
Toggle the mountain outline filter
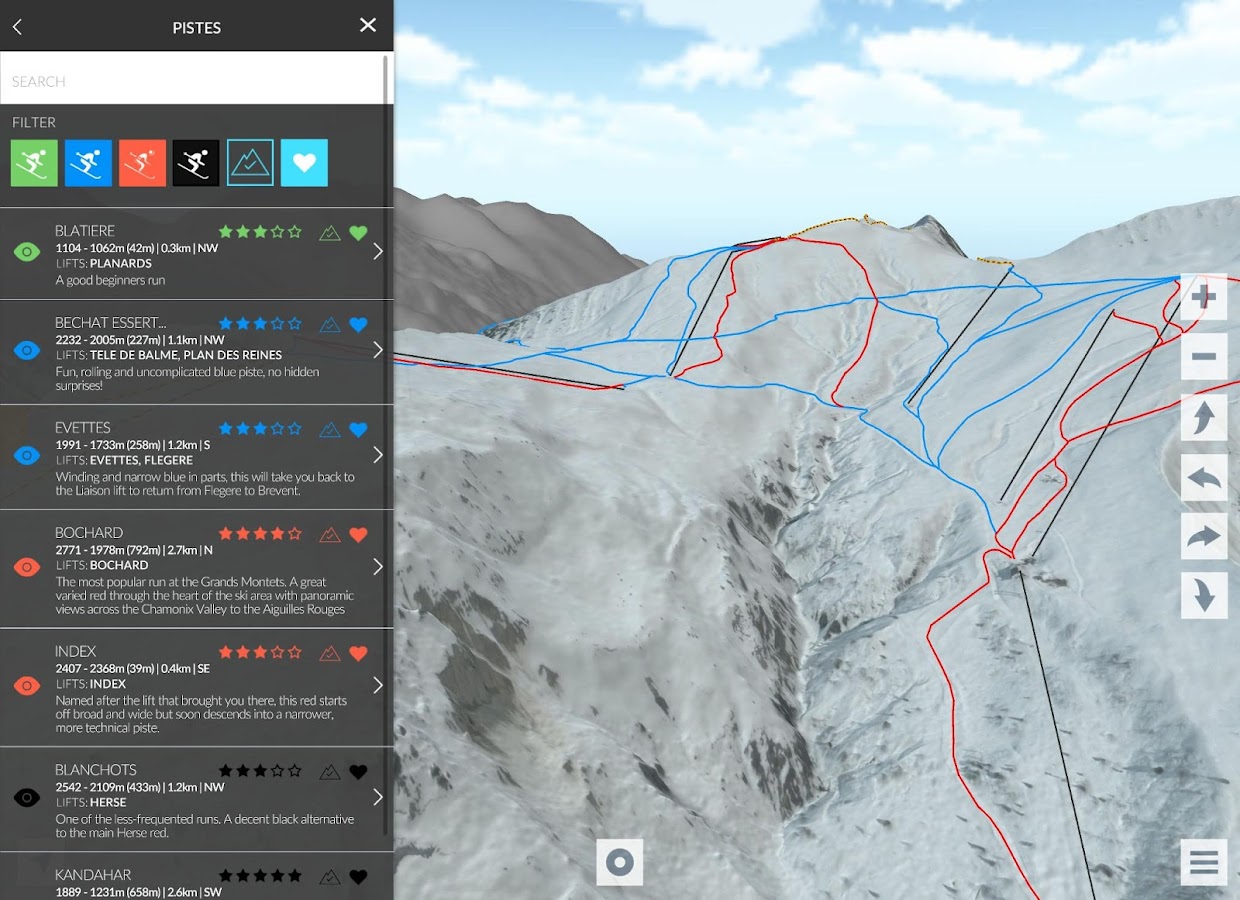(250, 162)
